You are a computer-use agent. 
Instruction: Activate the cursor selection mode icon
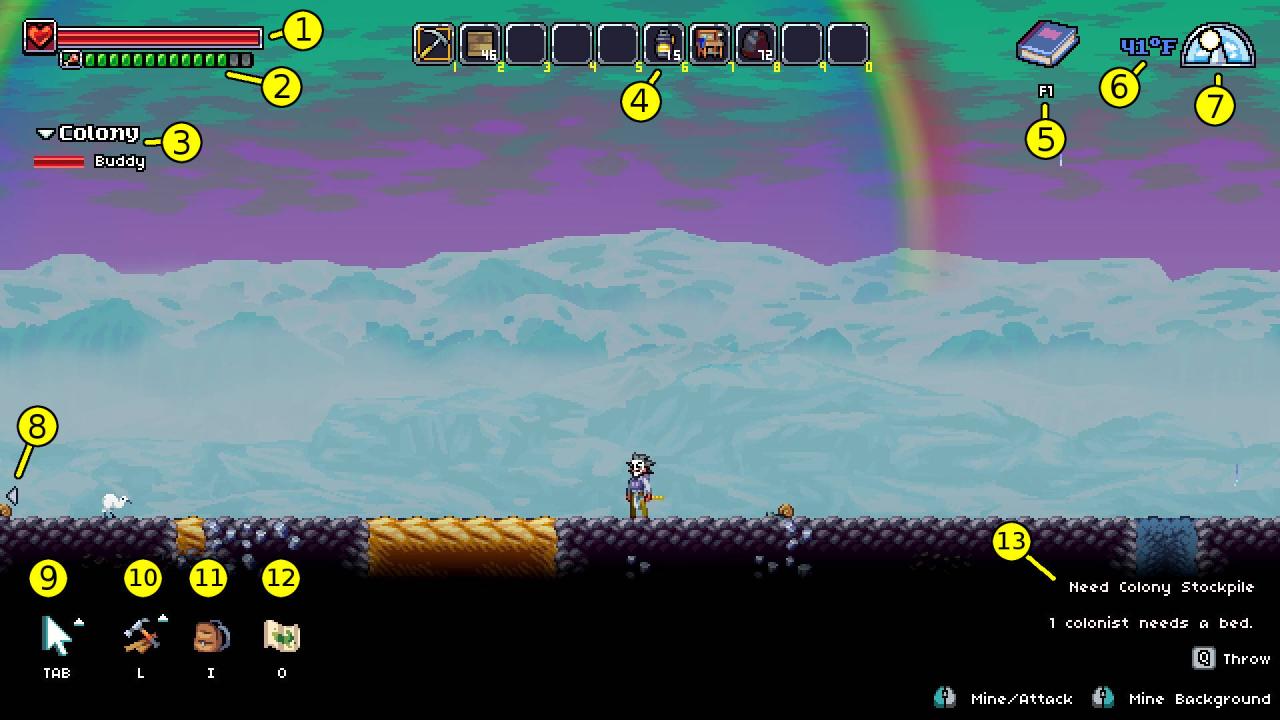[58, 636]
